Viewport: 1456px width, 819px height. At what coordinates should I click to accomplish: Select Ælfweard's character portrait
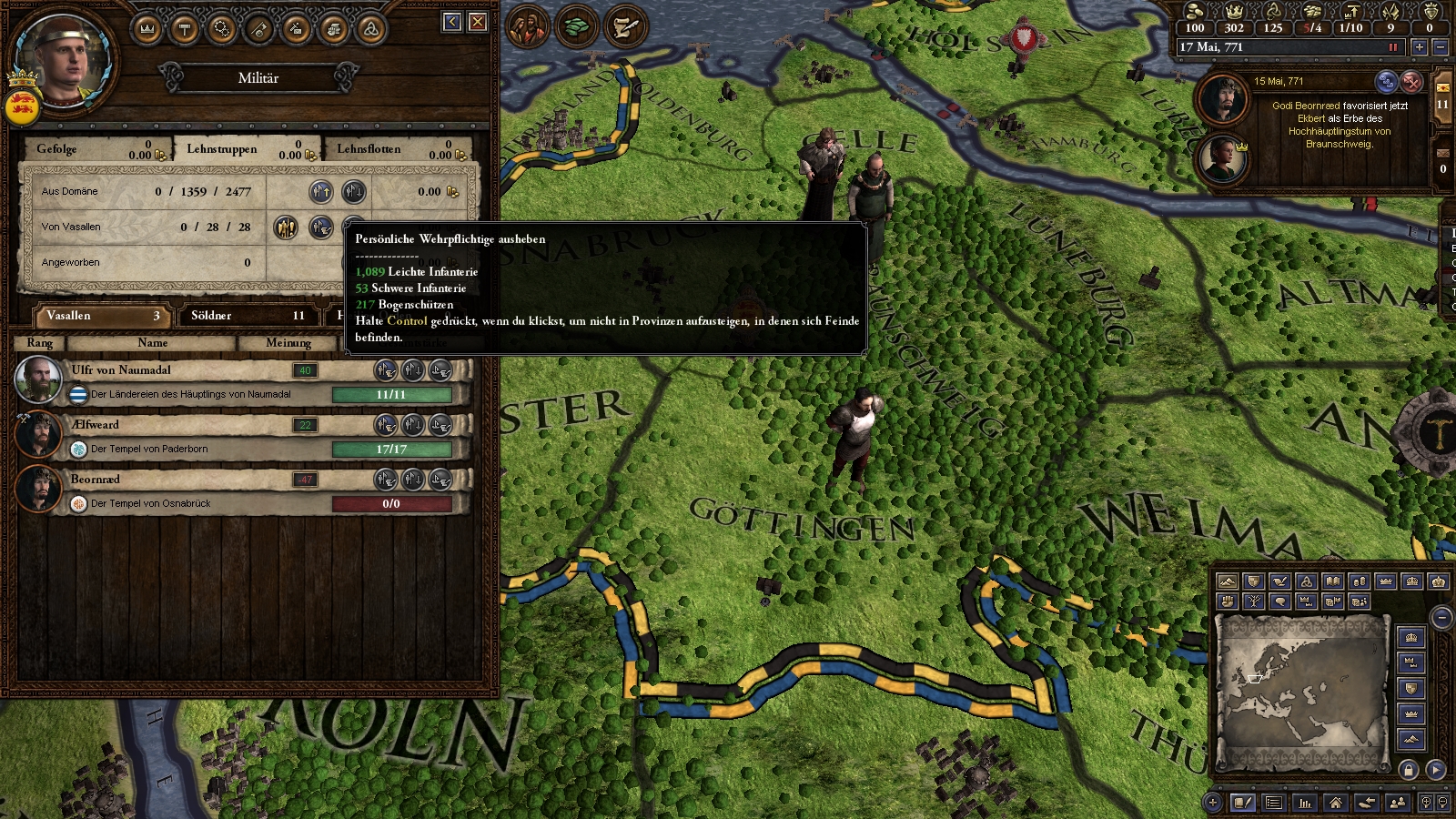click(x=39, y=434)
